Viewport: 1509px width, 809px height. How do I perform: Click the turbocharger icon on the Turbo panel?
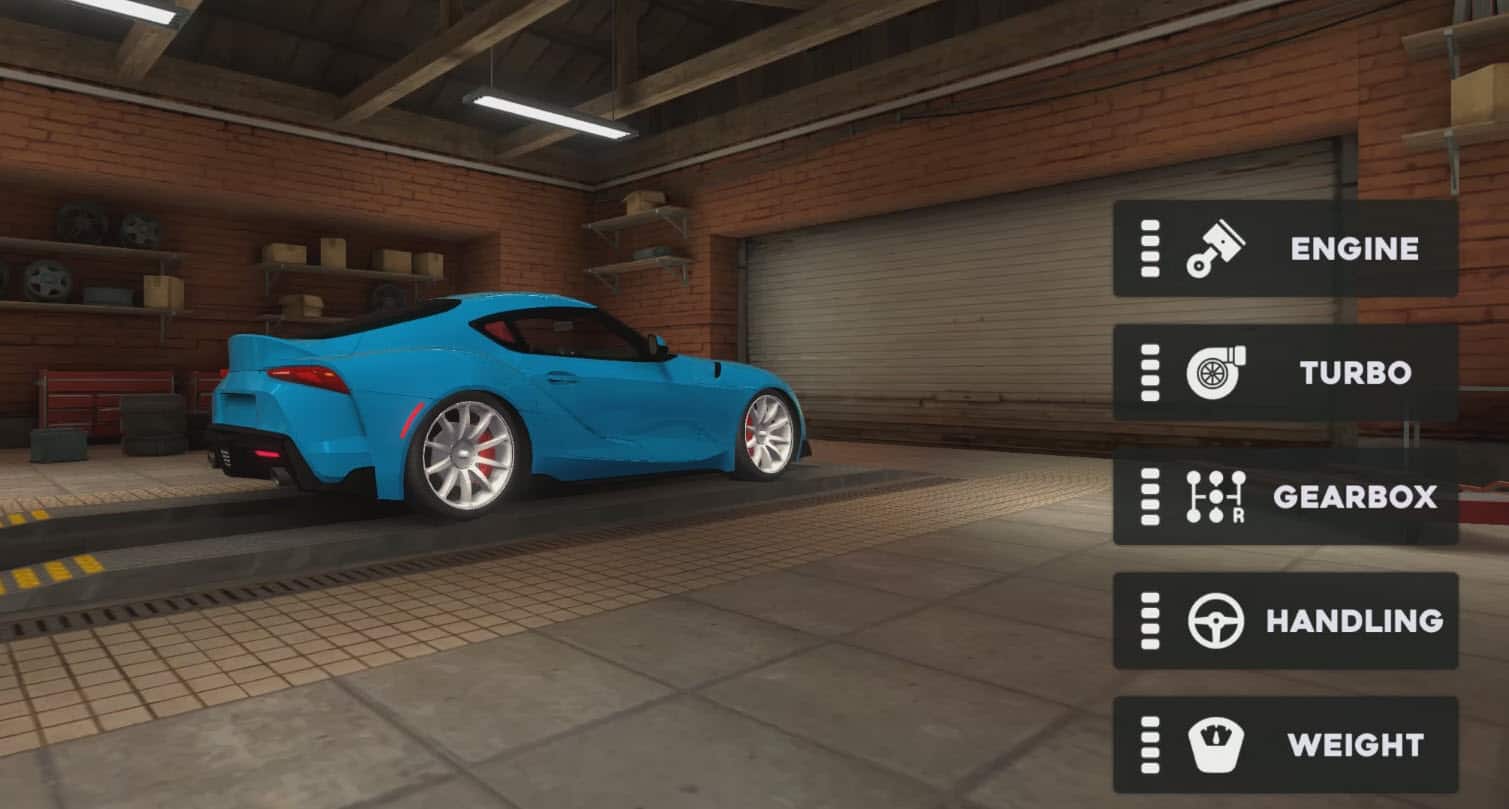[x=1211, y=373]
